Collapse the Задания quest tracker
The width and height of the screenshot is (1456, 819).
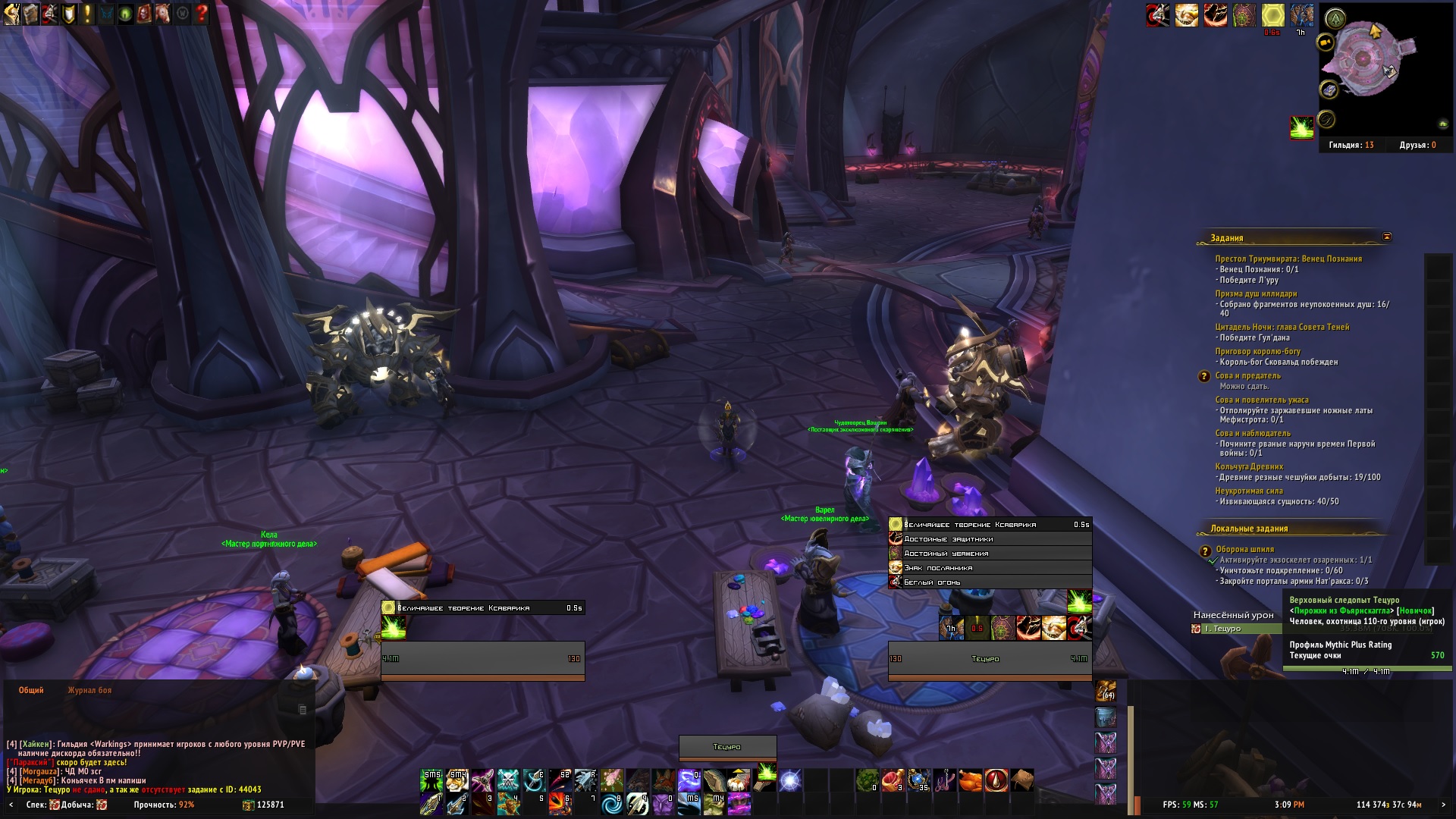click(1387, 237)
